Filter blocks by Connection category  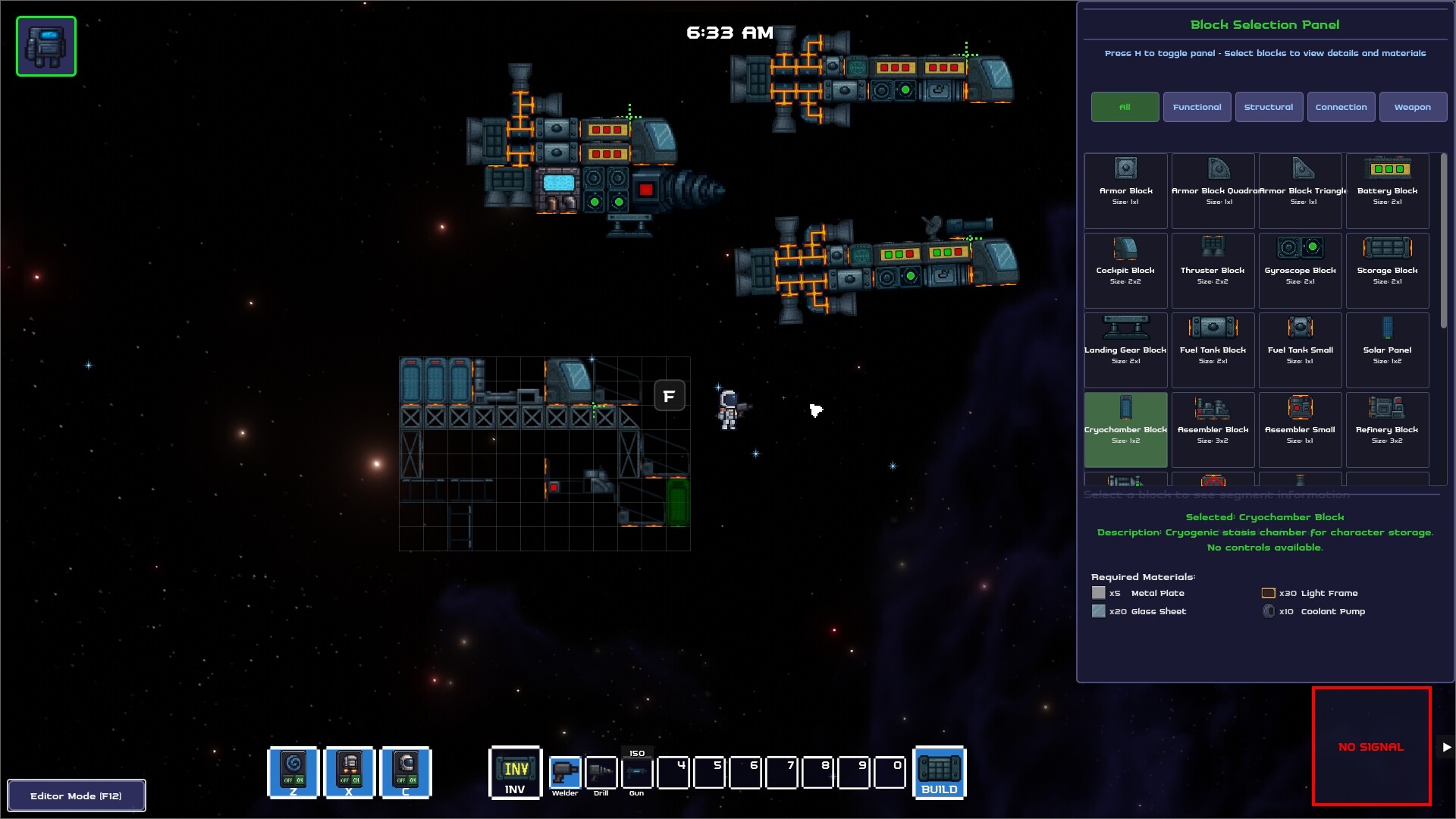1341,107
